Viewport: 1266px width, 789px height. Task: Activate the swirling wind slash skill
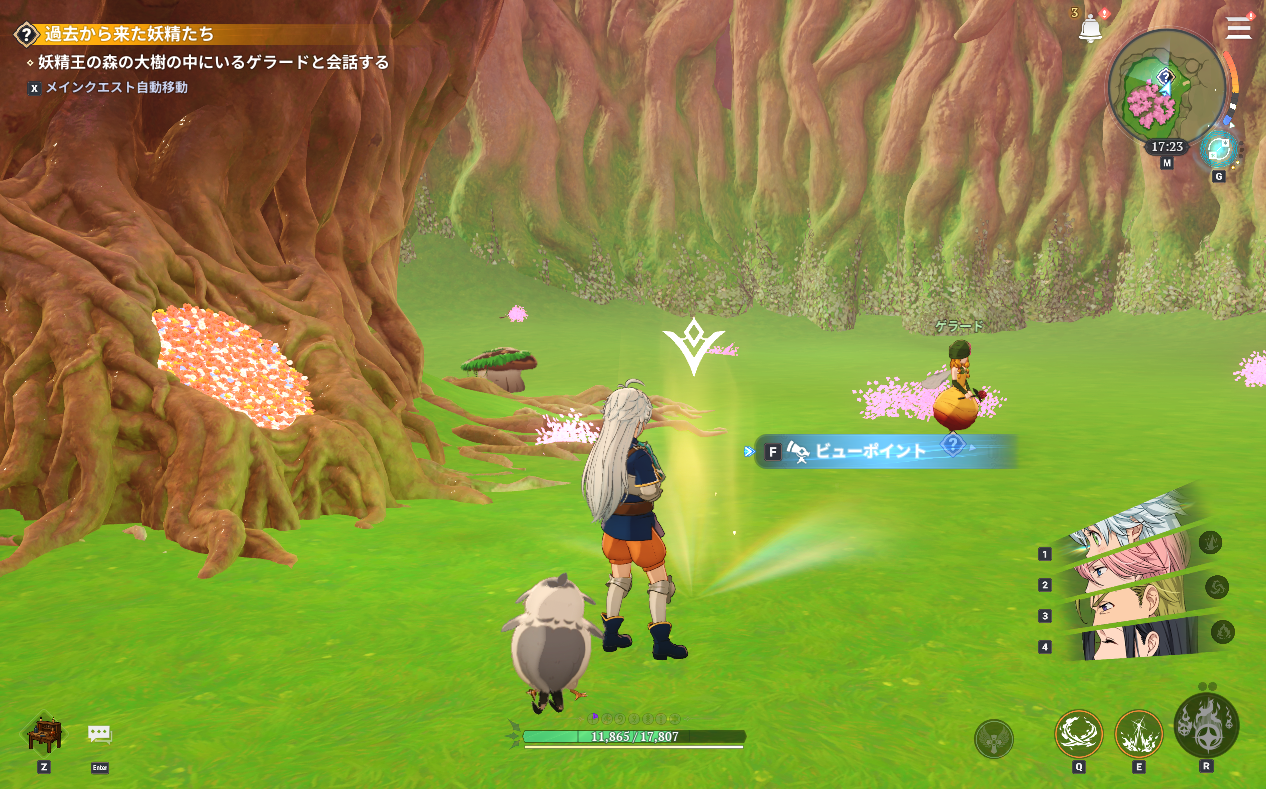coord(1078,734)
